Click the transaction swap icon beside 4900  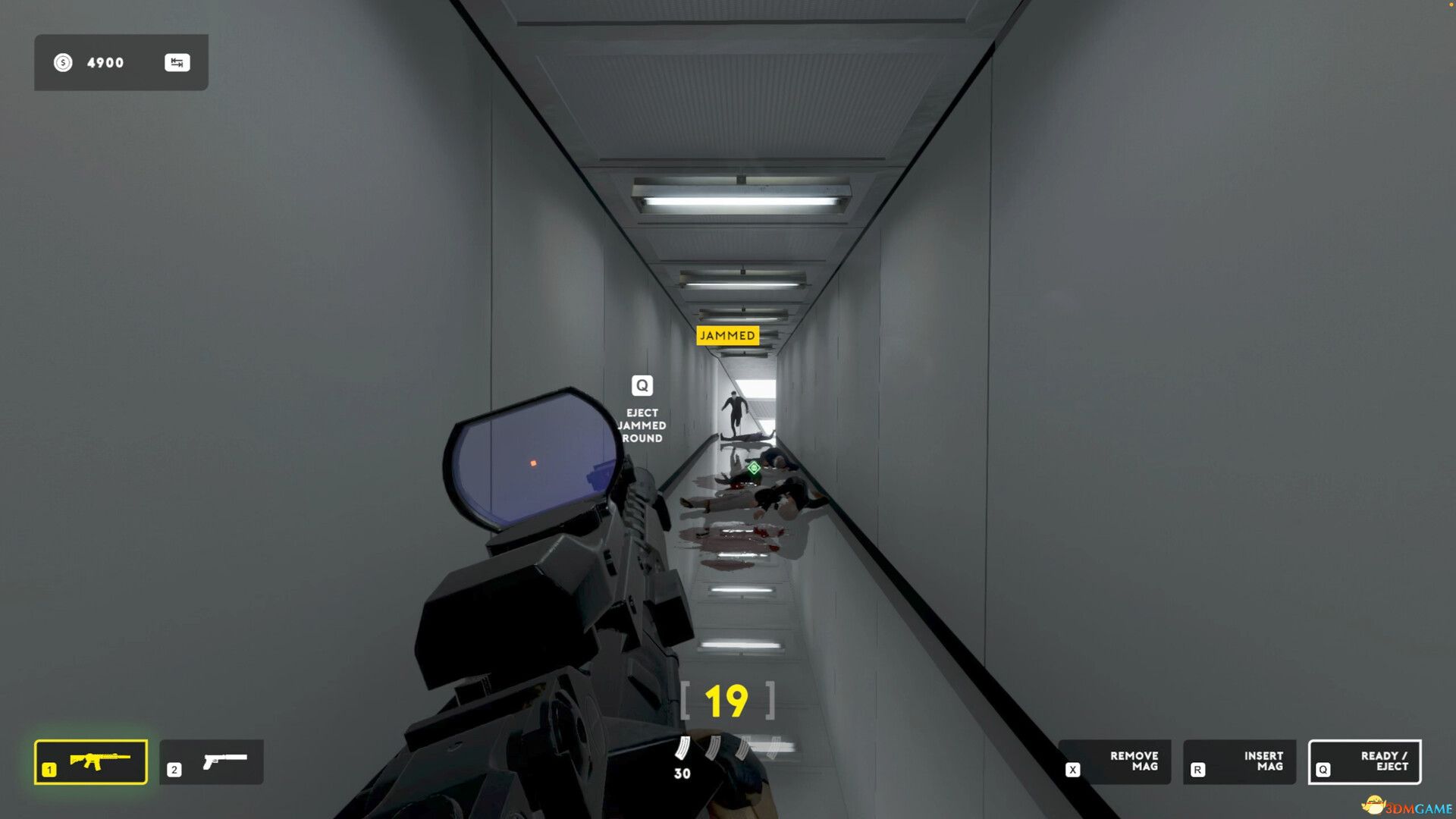pos(178,62)
